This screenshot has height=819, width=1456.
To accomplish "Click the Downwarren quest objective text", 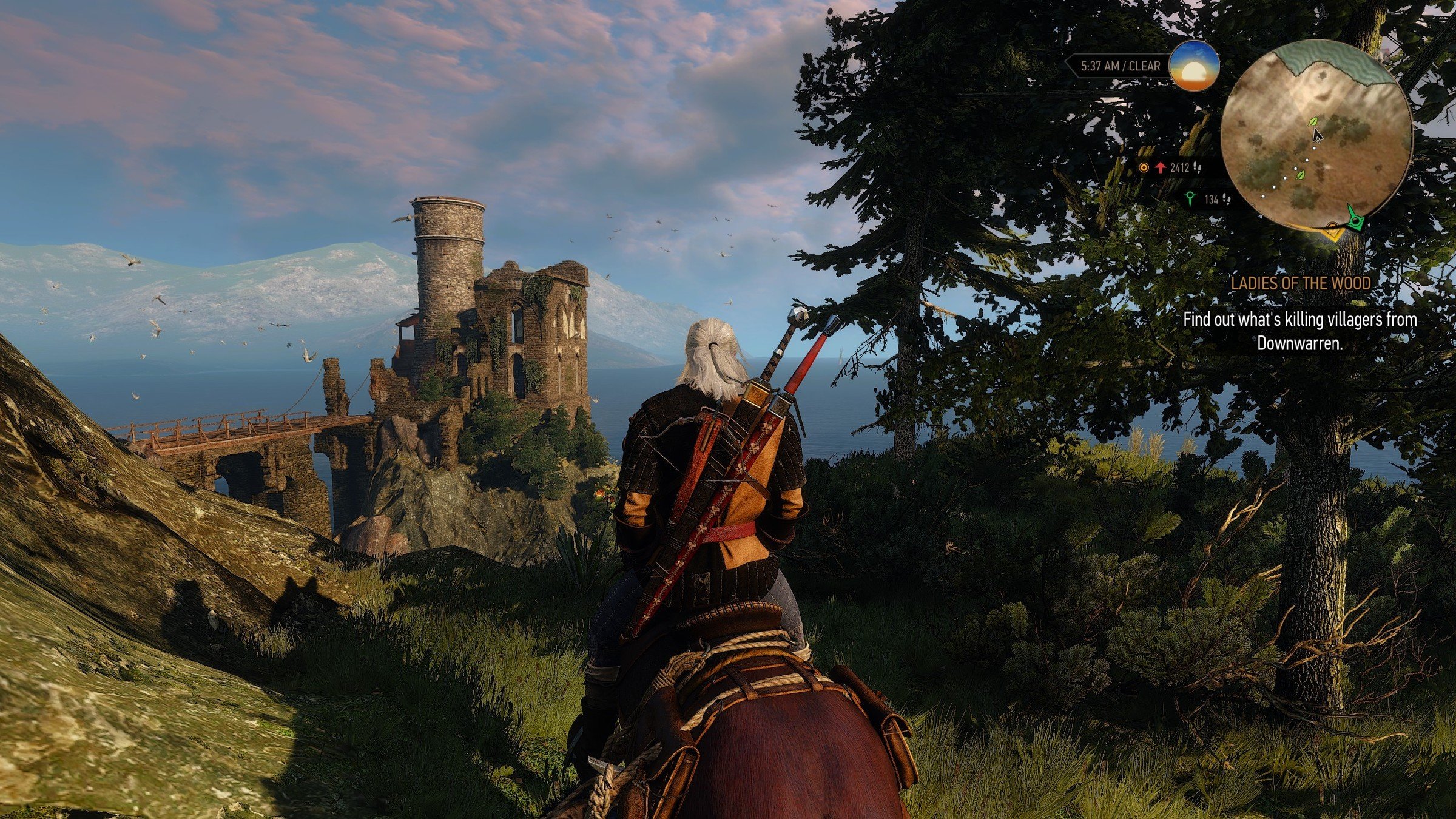I will pos(1300,331).
